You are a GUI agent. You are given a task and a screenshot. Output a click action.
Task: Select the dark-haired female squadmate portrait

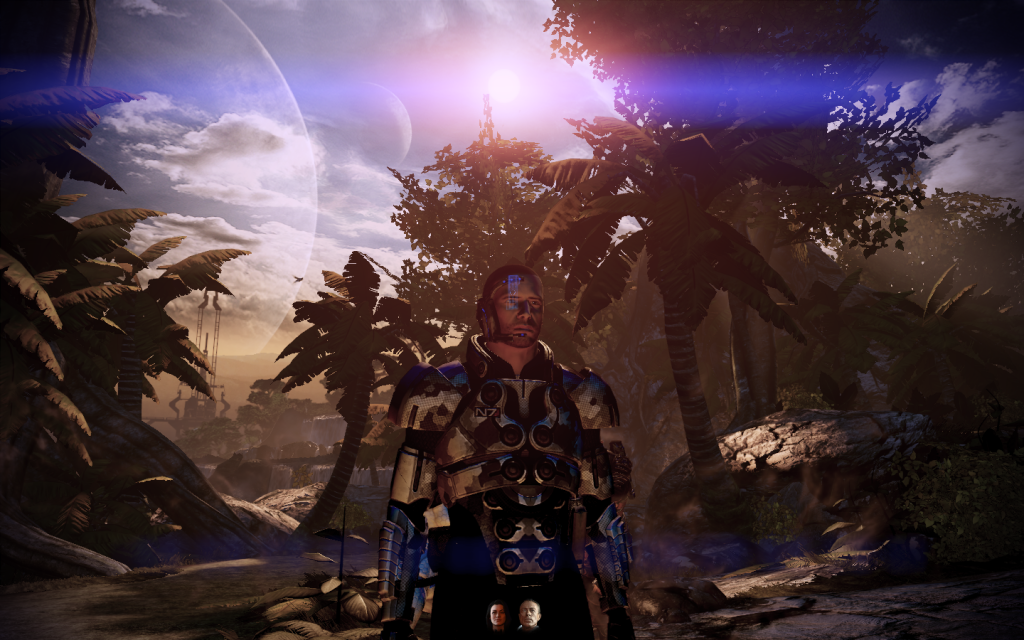click(497, 614)
